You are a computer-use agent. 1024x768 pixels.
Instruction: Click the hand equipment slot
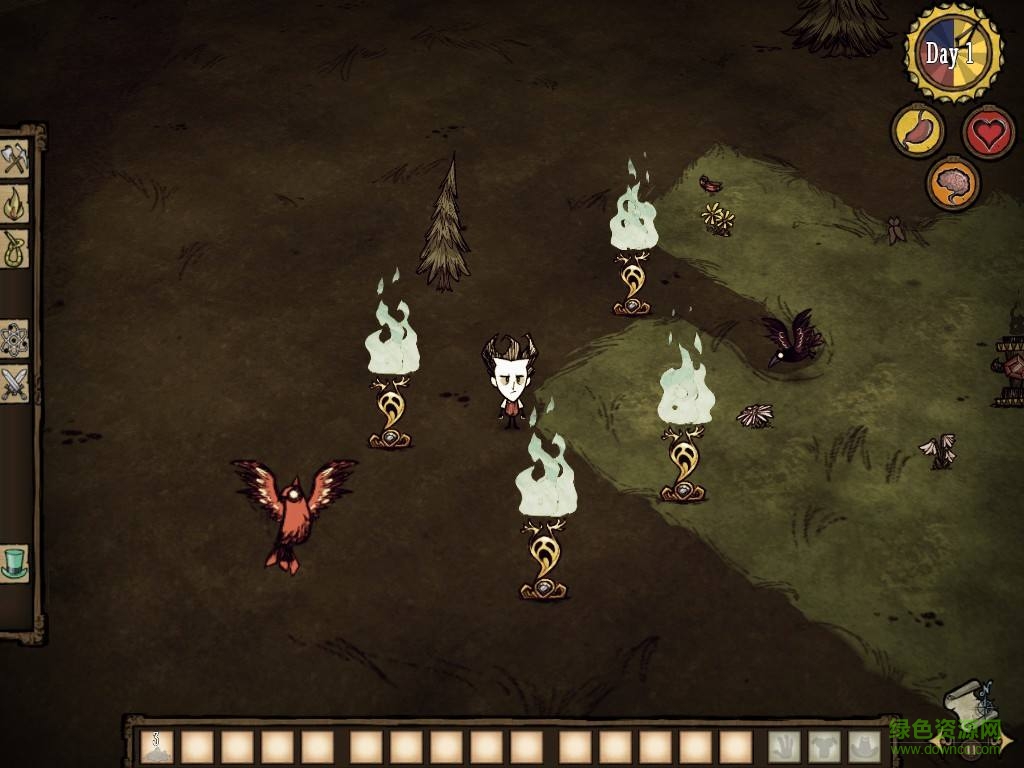click(x=784, y=746)
